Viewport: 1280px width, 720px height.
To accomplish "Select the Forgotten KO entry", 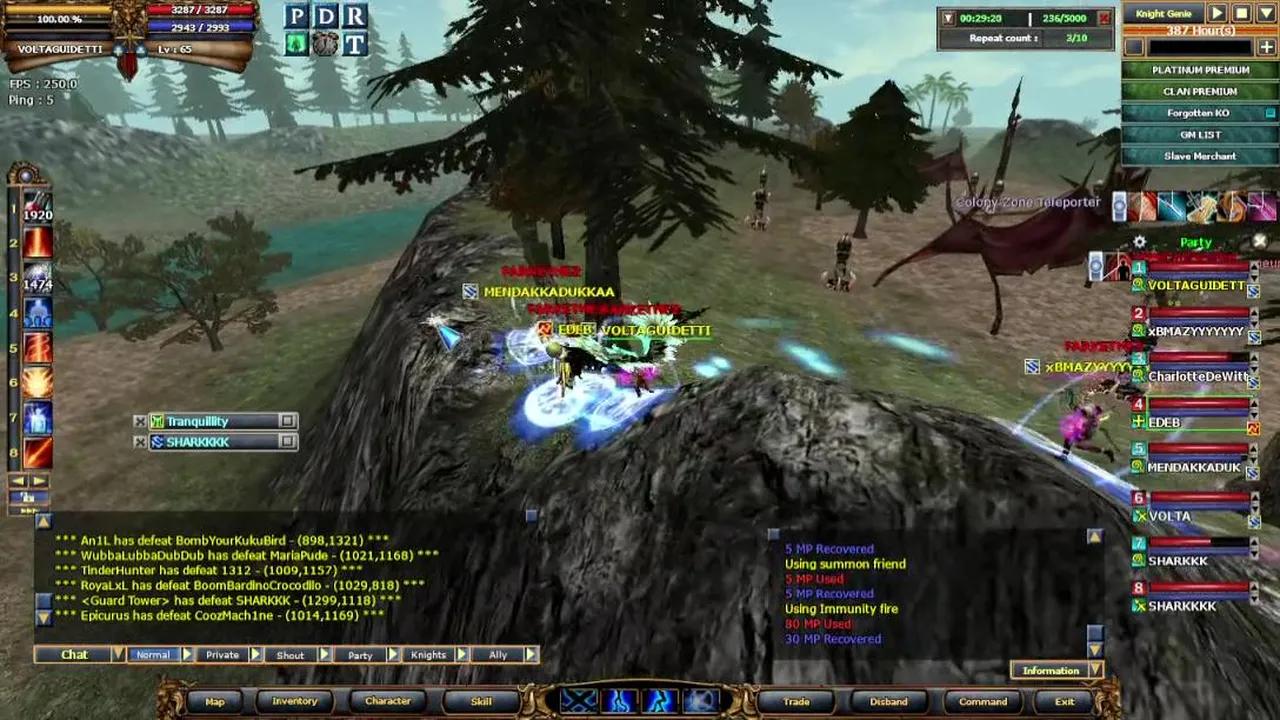I will click(x=1200, y=113).
